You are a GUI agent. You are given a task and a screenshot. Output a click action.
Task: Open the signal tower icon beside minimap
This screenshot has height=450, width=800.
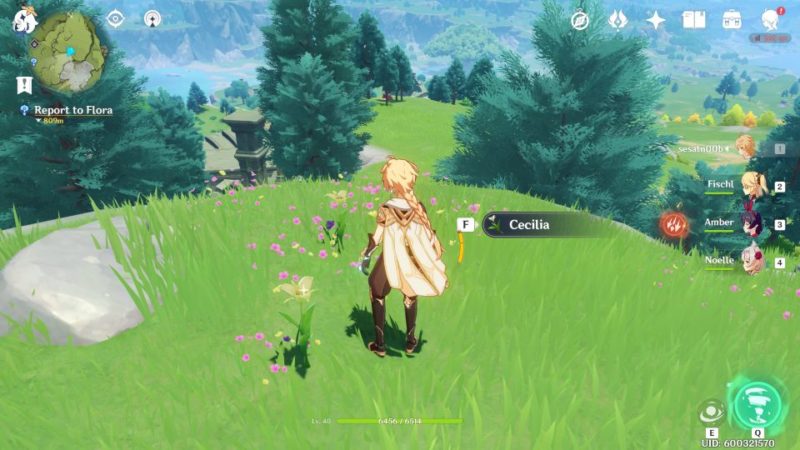point(152,18)
